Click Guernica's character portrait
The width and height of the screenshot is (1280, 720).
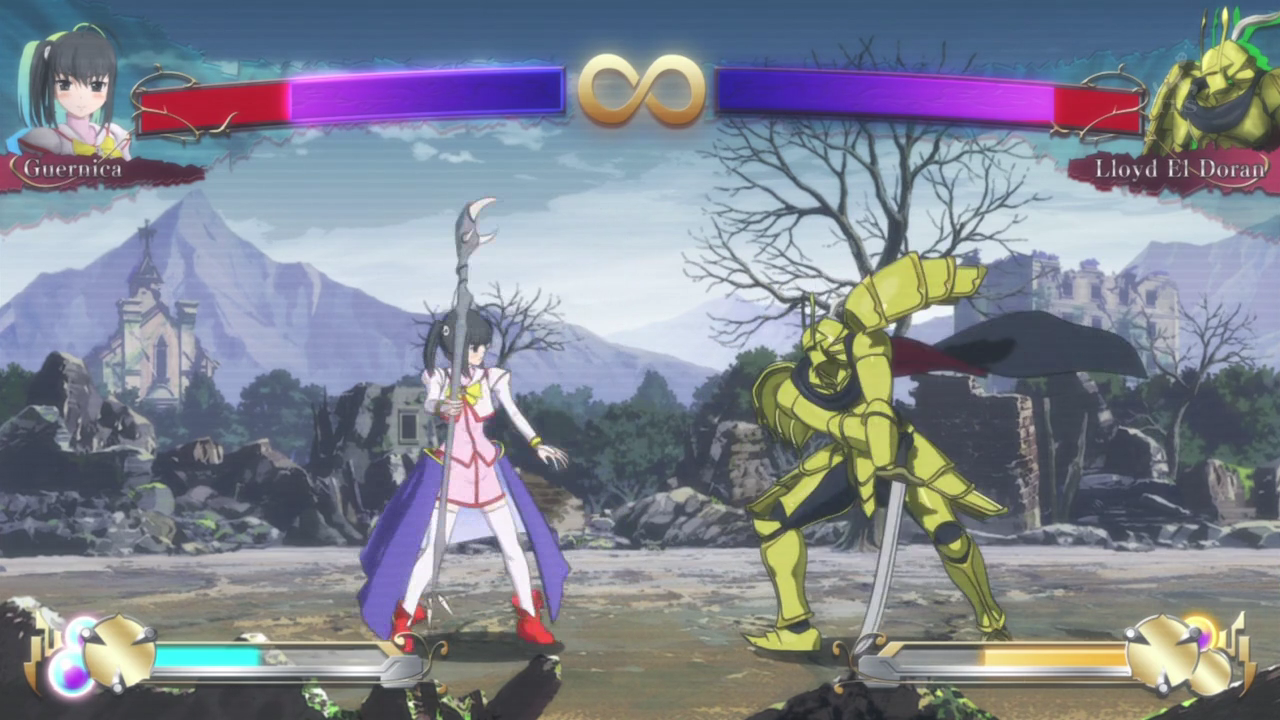click(70, 90)
